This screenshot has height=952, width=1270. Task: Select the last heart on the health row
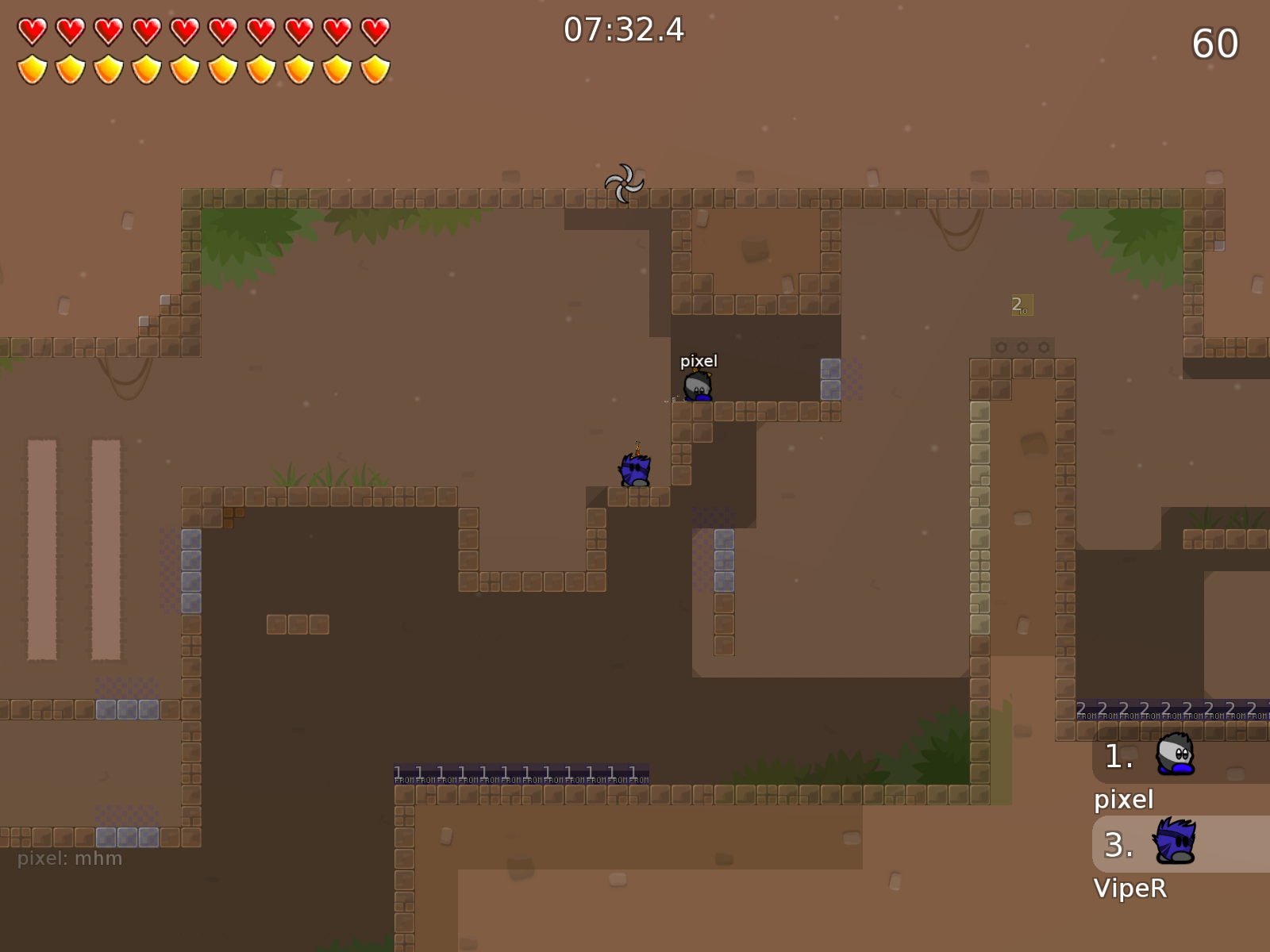coord(375,30)
